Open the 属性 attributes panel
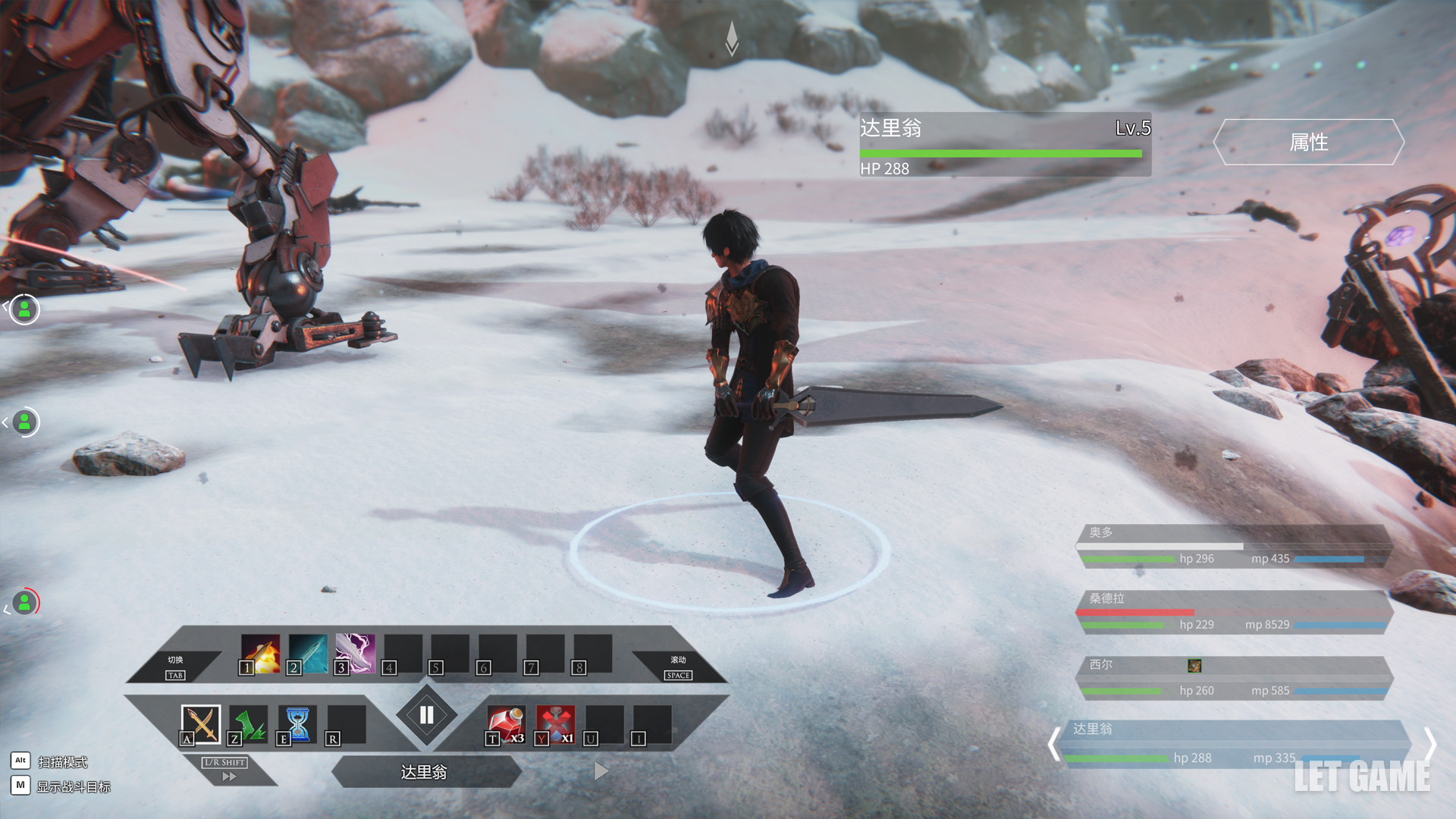The width and height of the screenshot is (1456, 819). pyautogui.click(x=1308, y=142)
